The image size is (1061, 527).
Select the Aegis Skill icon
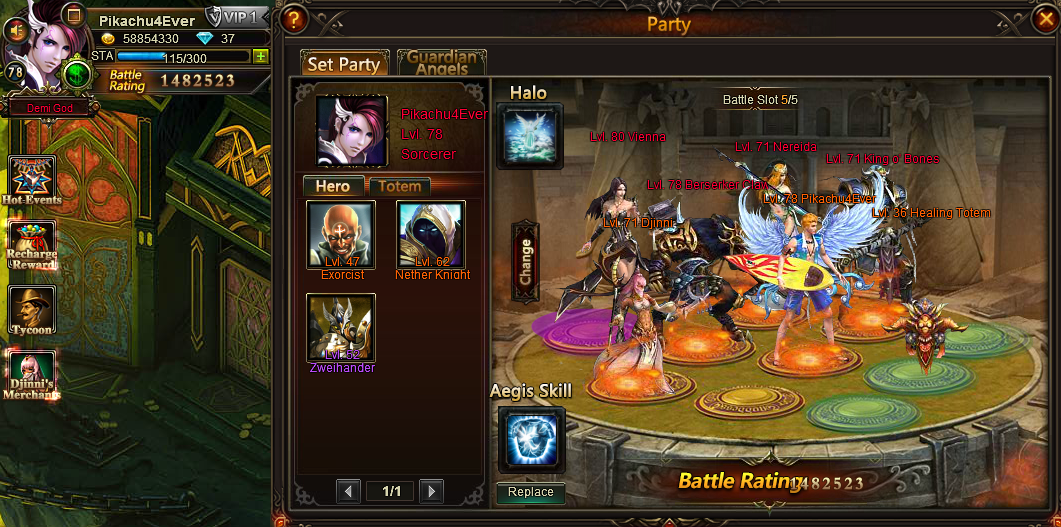[531, 439]
